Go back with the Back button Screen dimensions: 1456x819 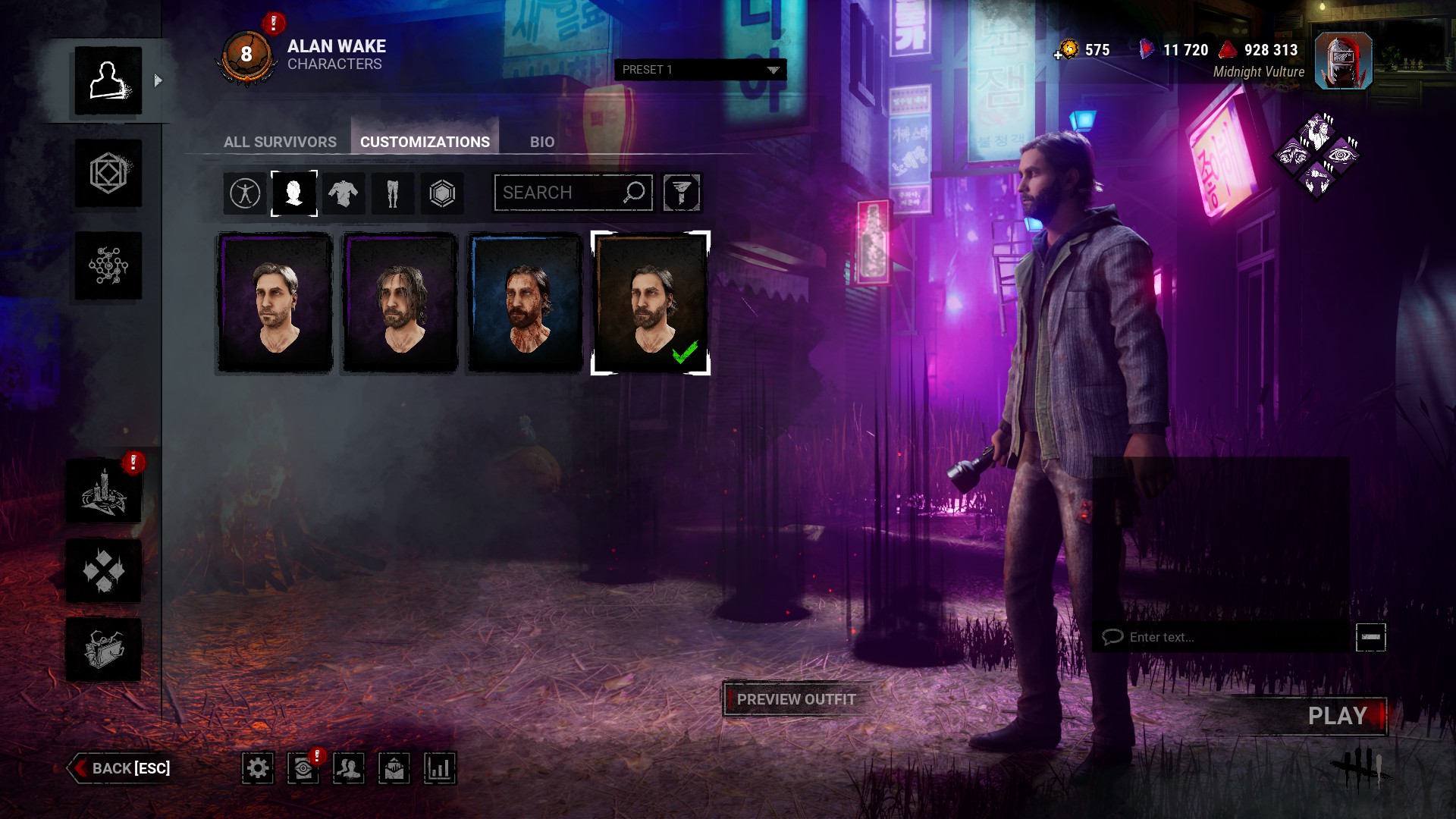(x=121, y=768)
